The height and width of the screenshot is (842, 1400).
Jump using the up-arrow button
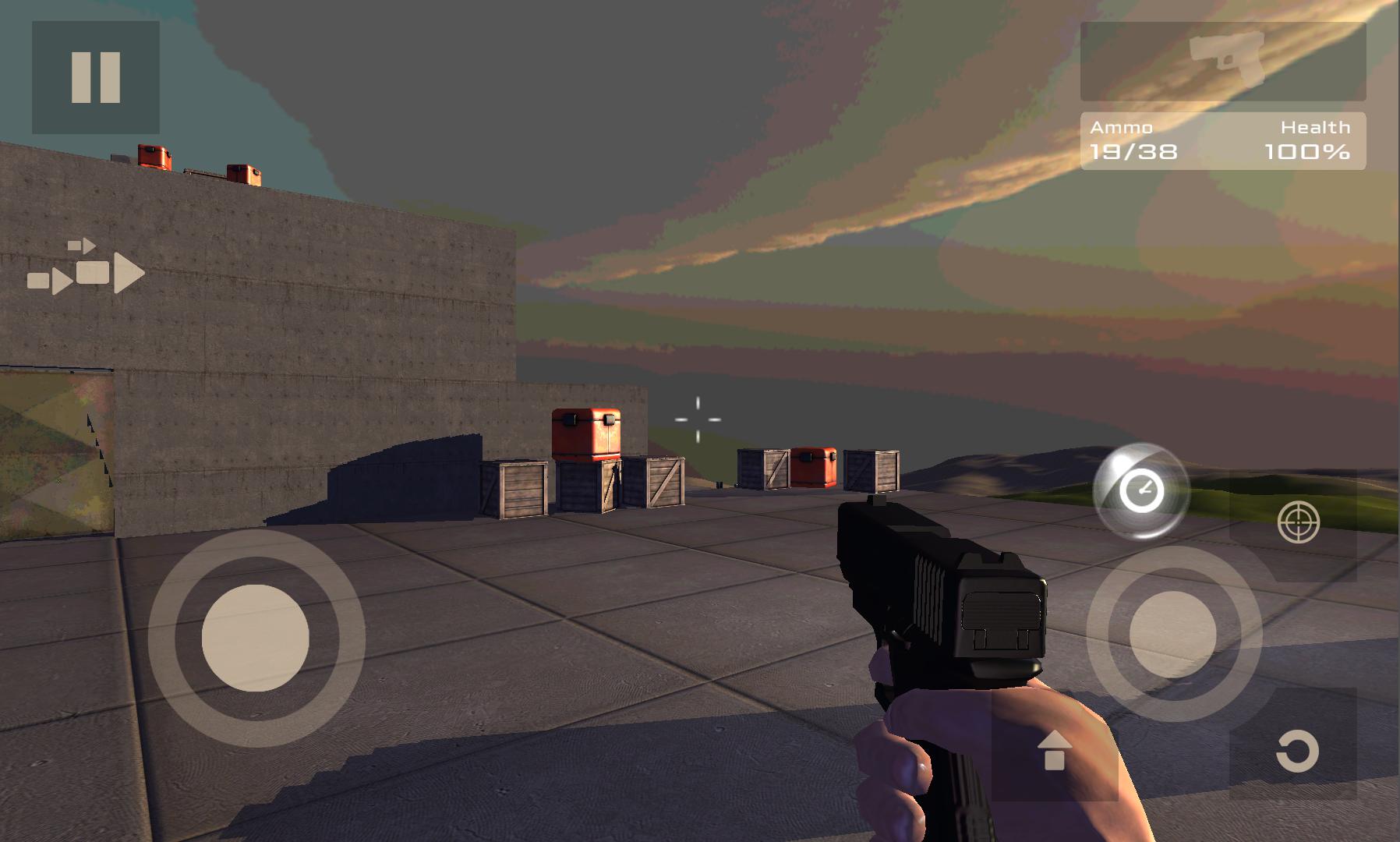click(1054, 750)
